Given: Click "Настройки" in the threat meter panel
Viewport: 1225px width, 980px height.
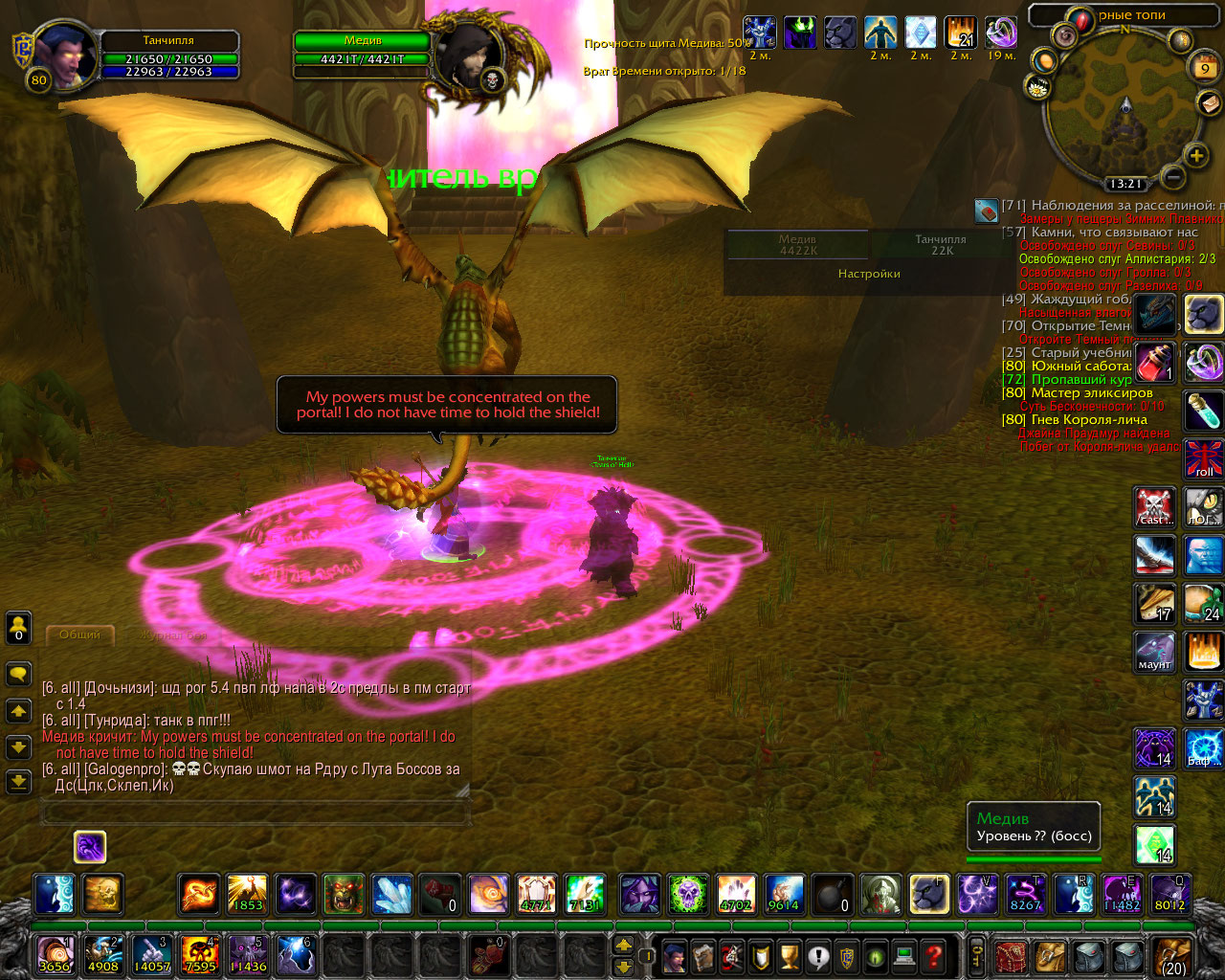Looking at the screenshot, I should point(869,274).
